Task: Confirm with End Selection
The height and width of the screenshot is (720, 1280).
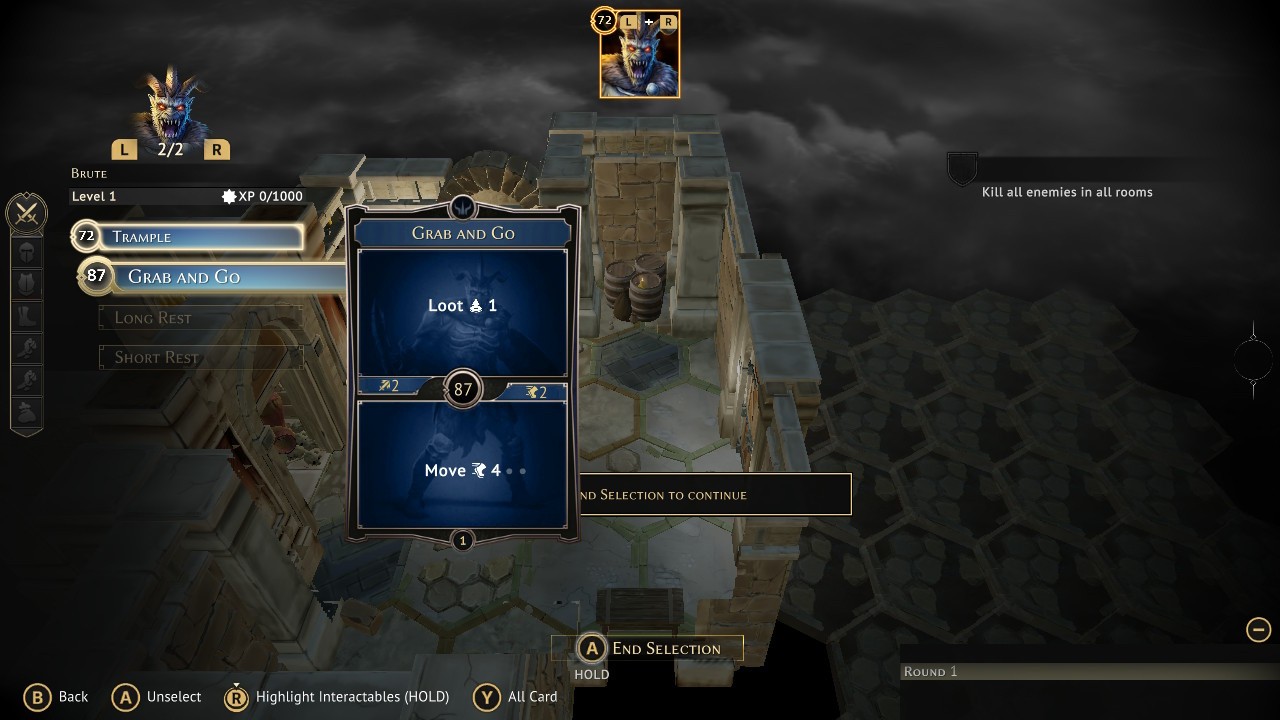Action: [x=648, y=649]
